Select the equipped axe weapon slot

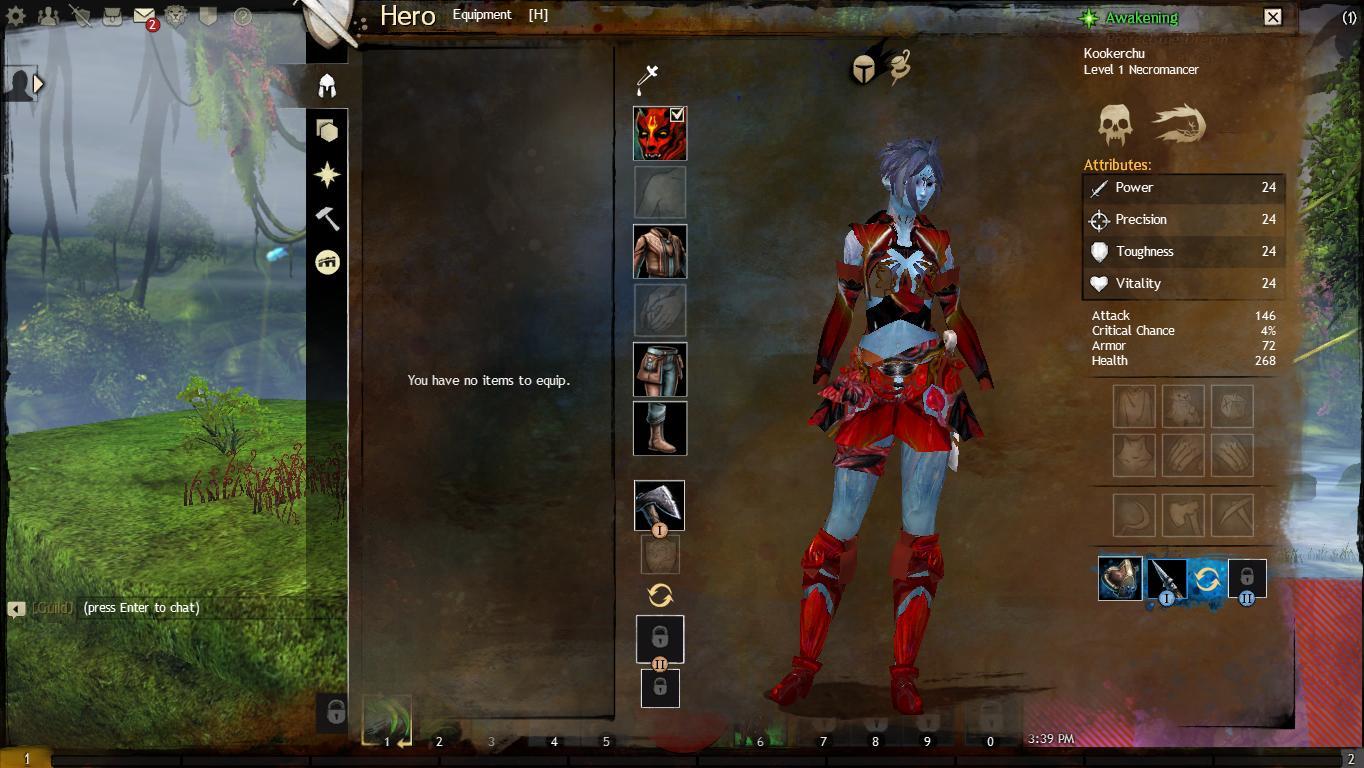[x=659, y=505]
